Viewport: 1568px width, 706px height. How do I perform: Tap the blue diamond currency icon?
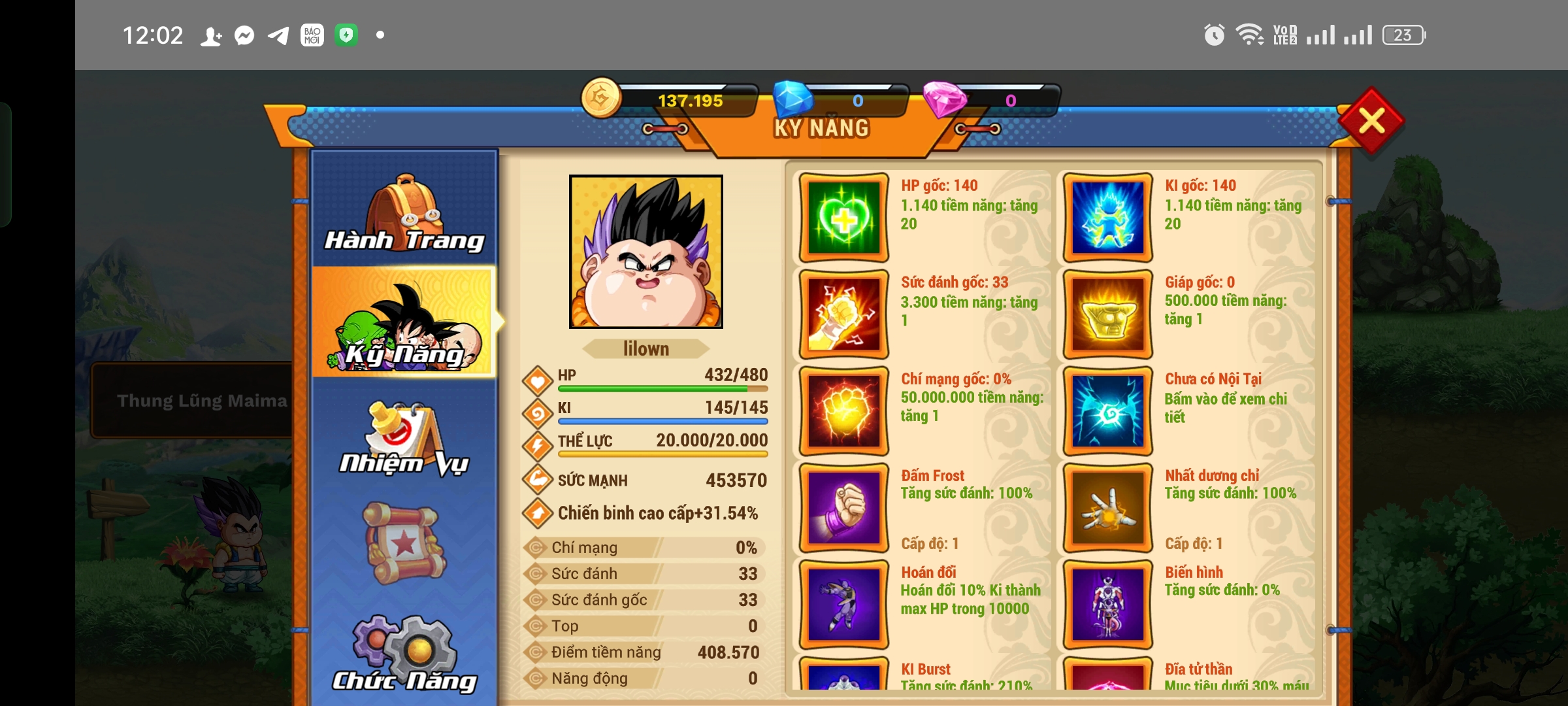point(793,99)
